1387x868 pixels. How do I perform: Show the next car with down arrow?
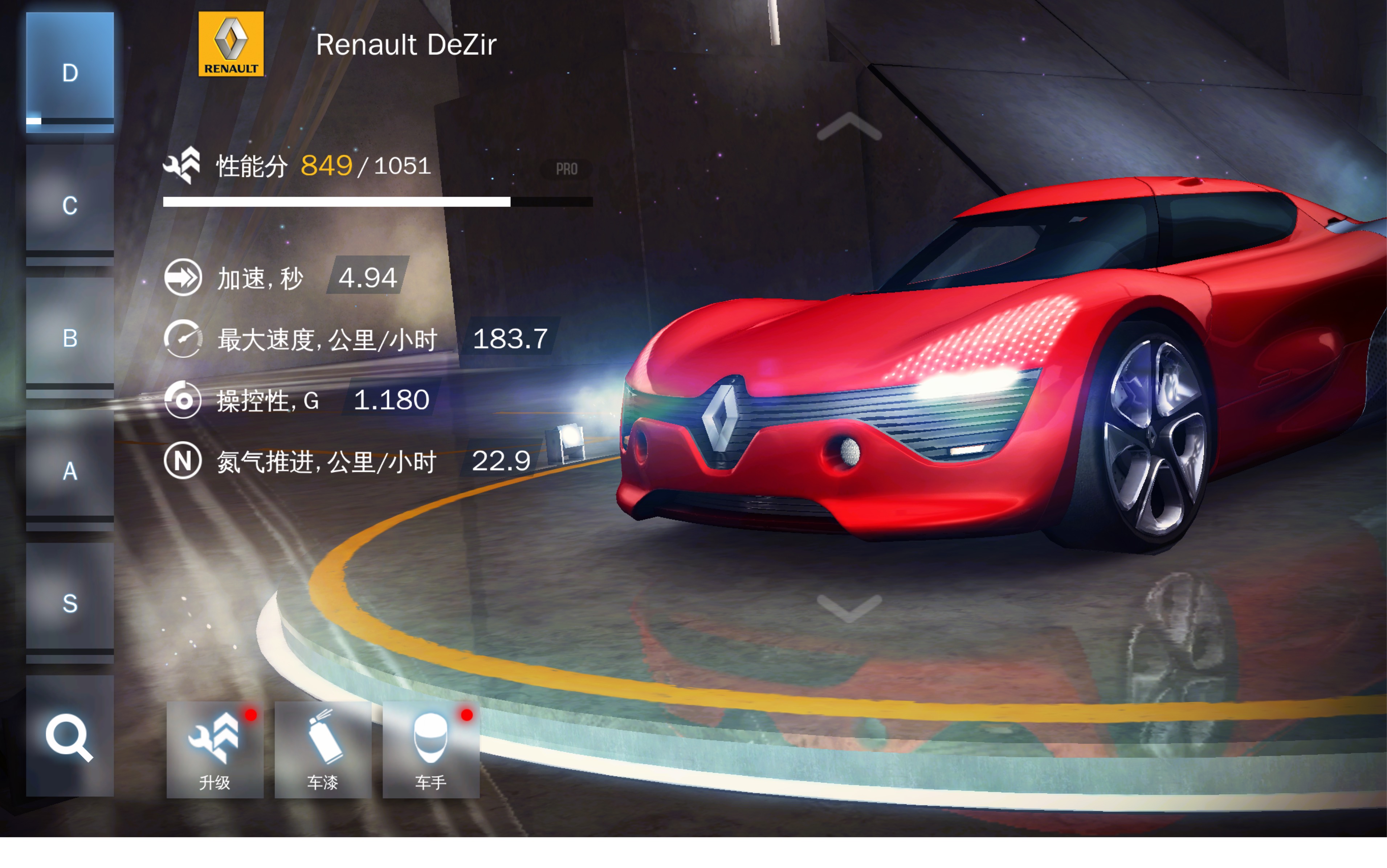[849, 608]
